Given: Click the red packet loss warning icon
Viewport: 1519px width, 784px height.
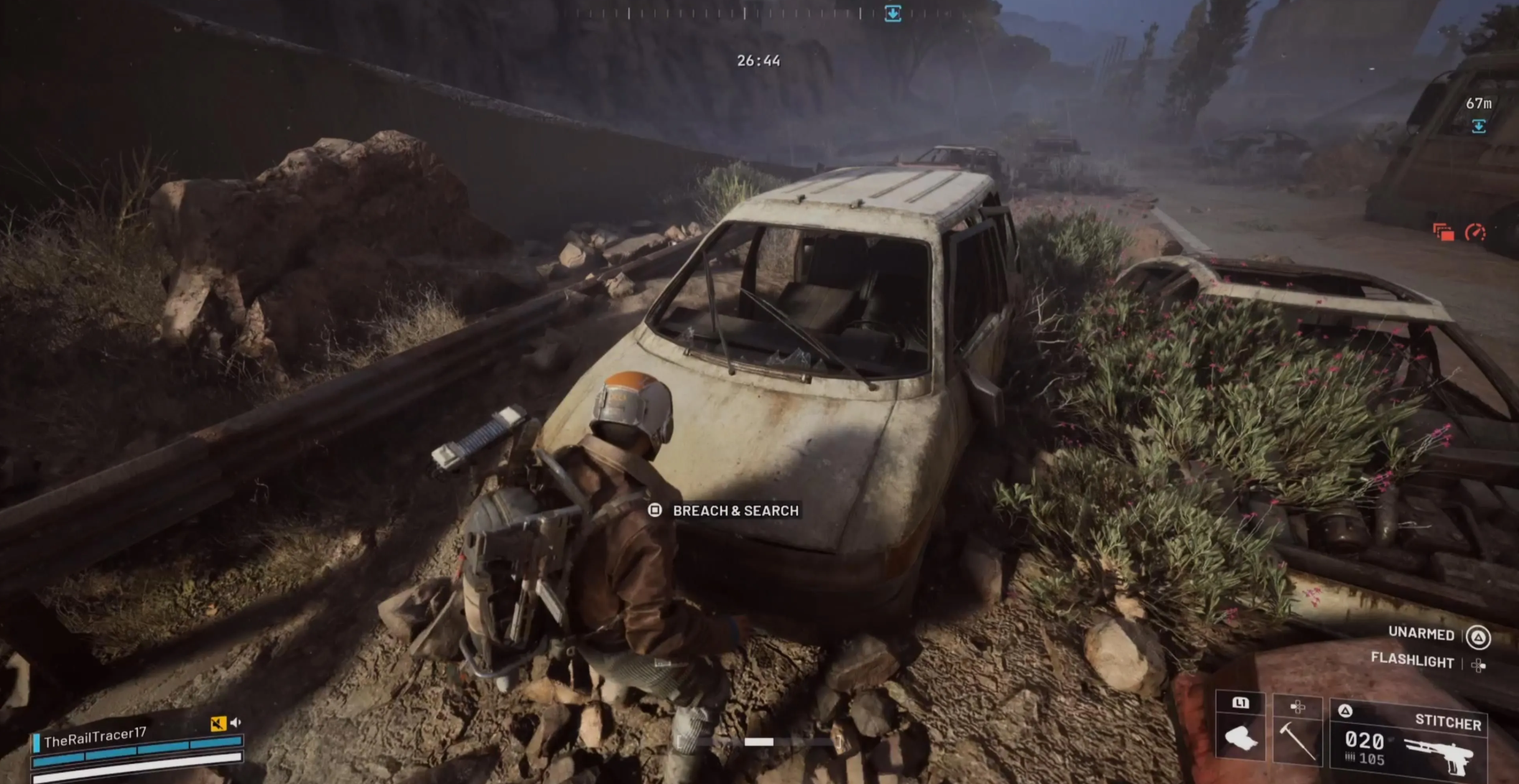Looking at the screenshot, I should point(1444,232).
